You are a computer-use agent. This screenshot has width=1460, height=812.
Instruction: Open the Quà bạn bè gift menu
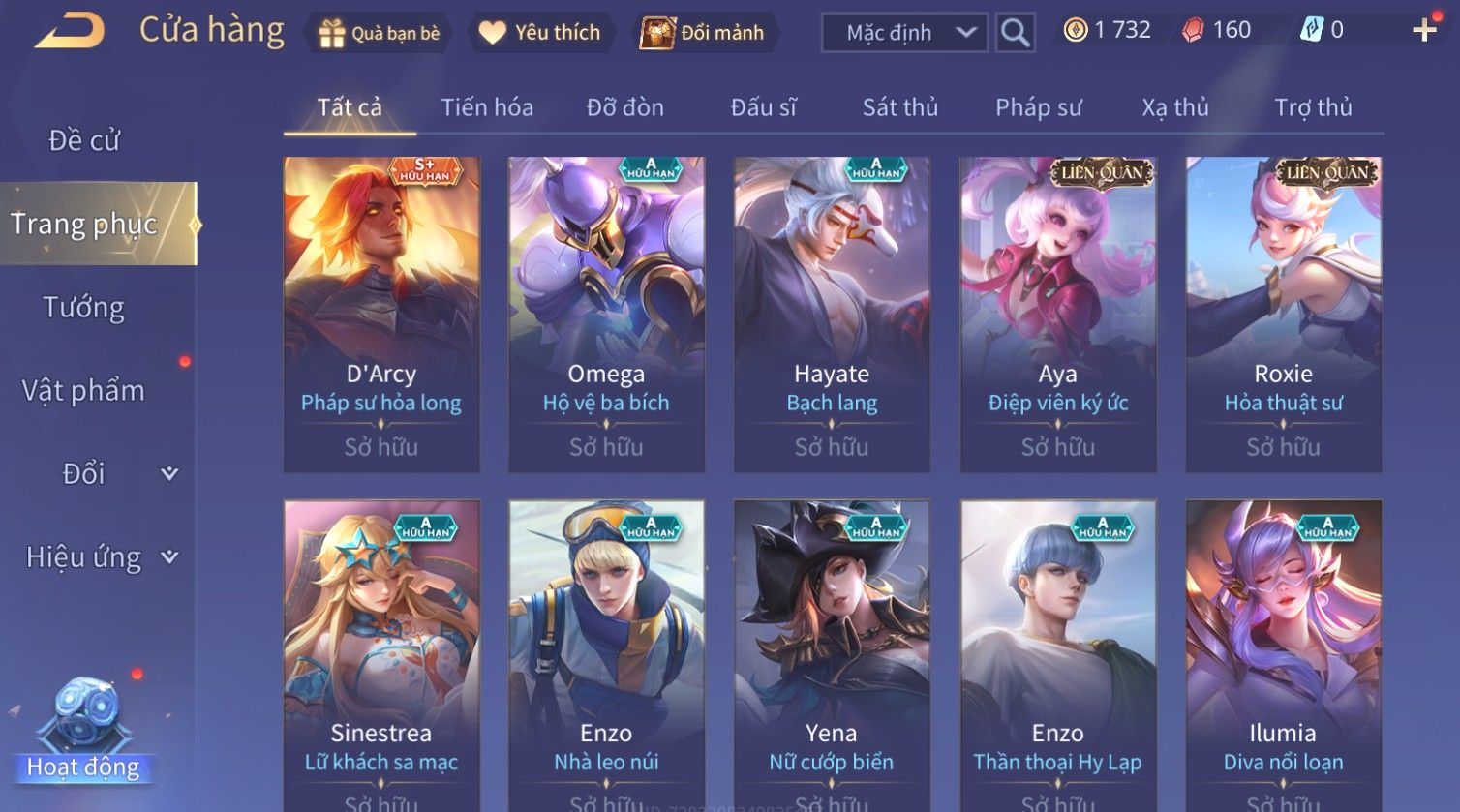click(379, 33)
